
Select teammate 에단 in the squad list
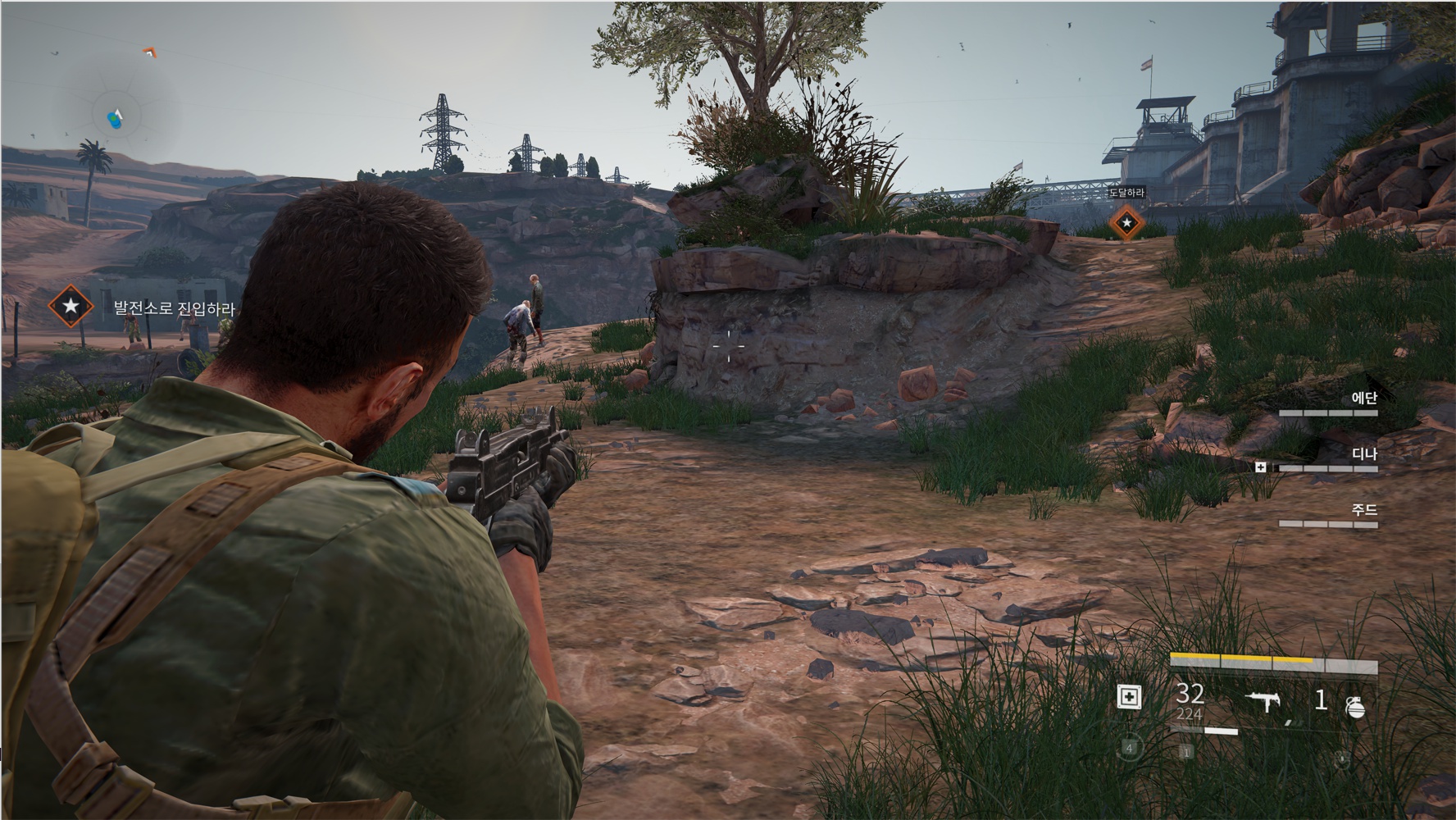1363,399
